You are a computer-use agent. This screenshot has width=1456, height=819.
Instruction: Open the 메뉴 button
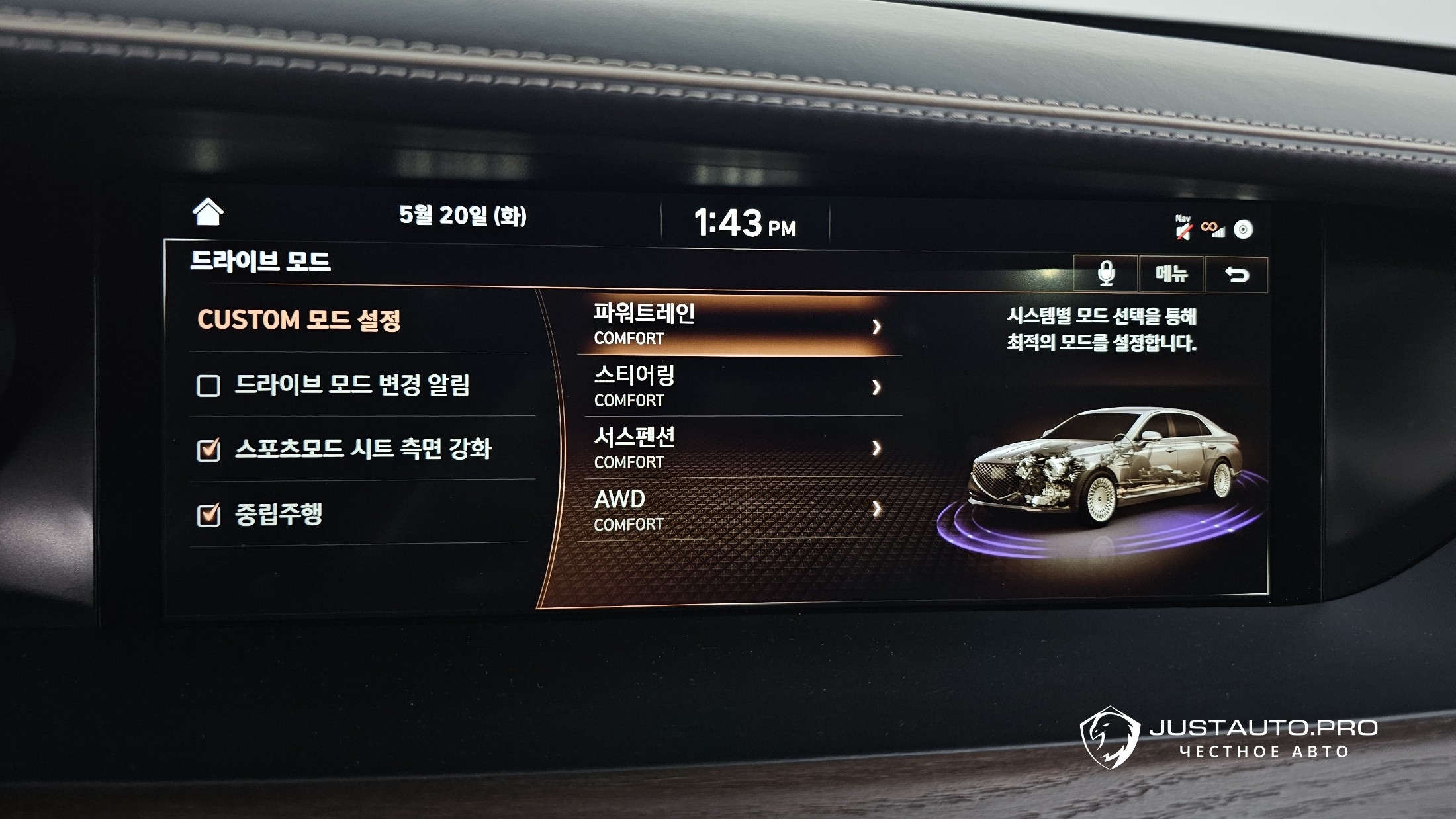(x=1171, y=273)
